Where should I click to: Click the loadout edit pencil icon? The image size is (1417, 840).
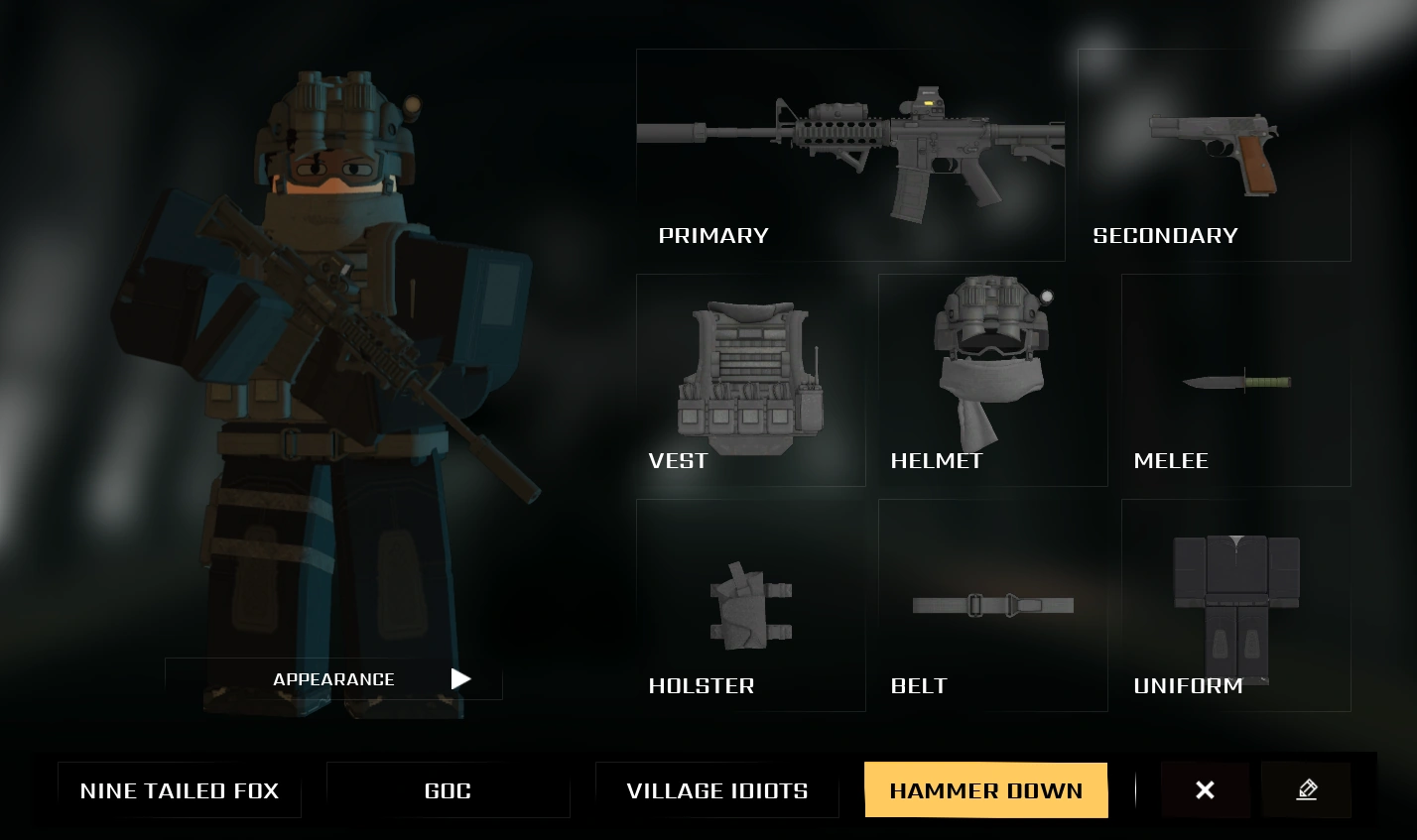tap(1307, 789)
